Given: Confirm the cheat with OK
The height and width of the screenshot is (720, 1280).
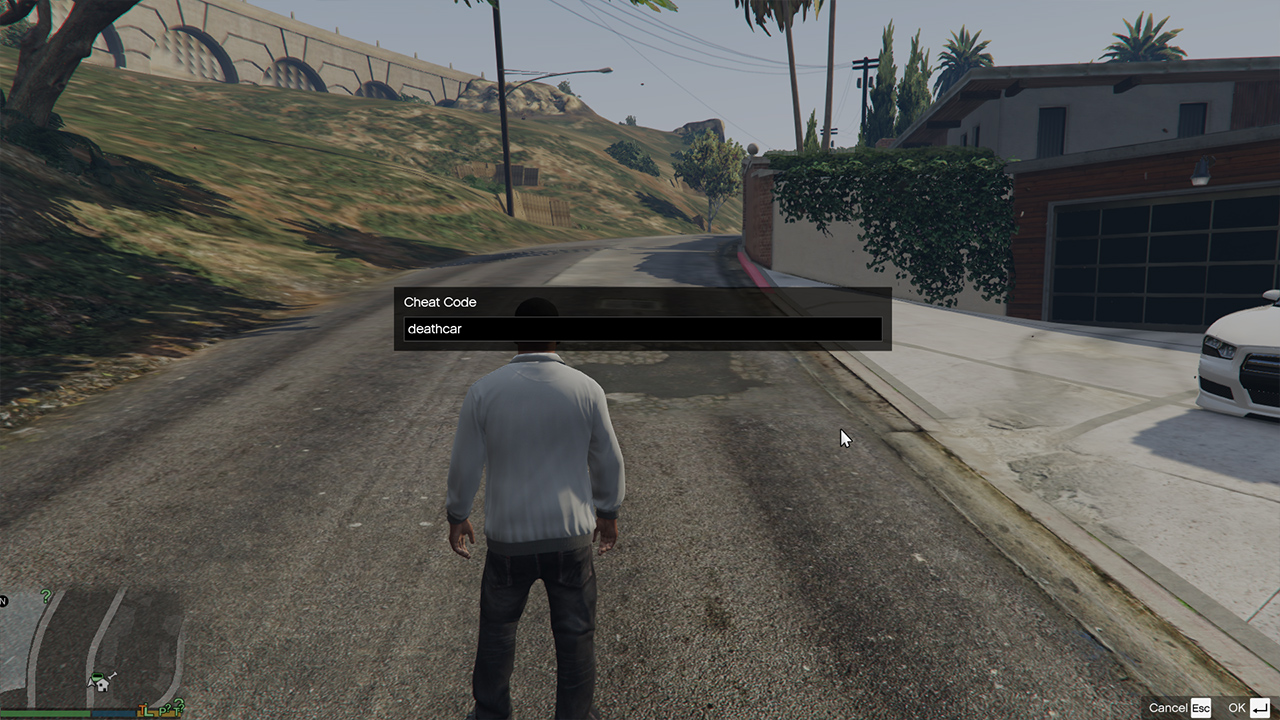Looking at the screenshot, I should pos(1249,708).
